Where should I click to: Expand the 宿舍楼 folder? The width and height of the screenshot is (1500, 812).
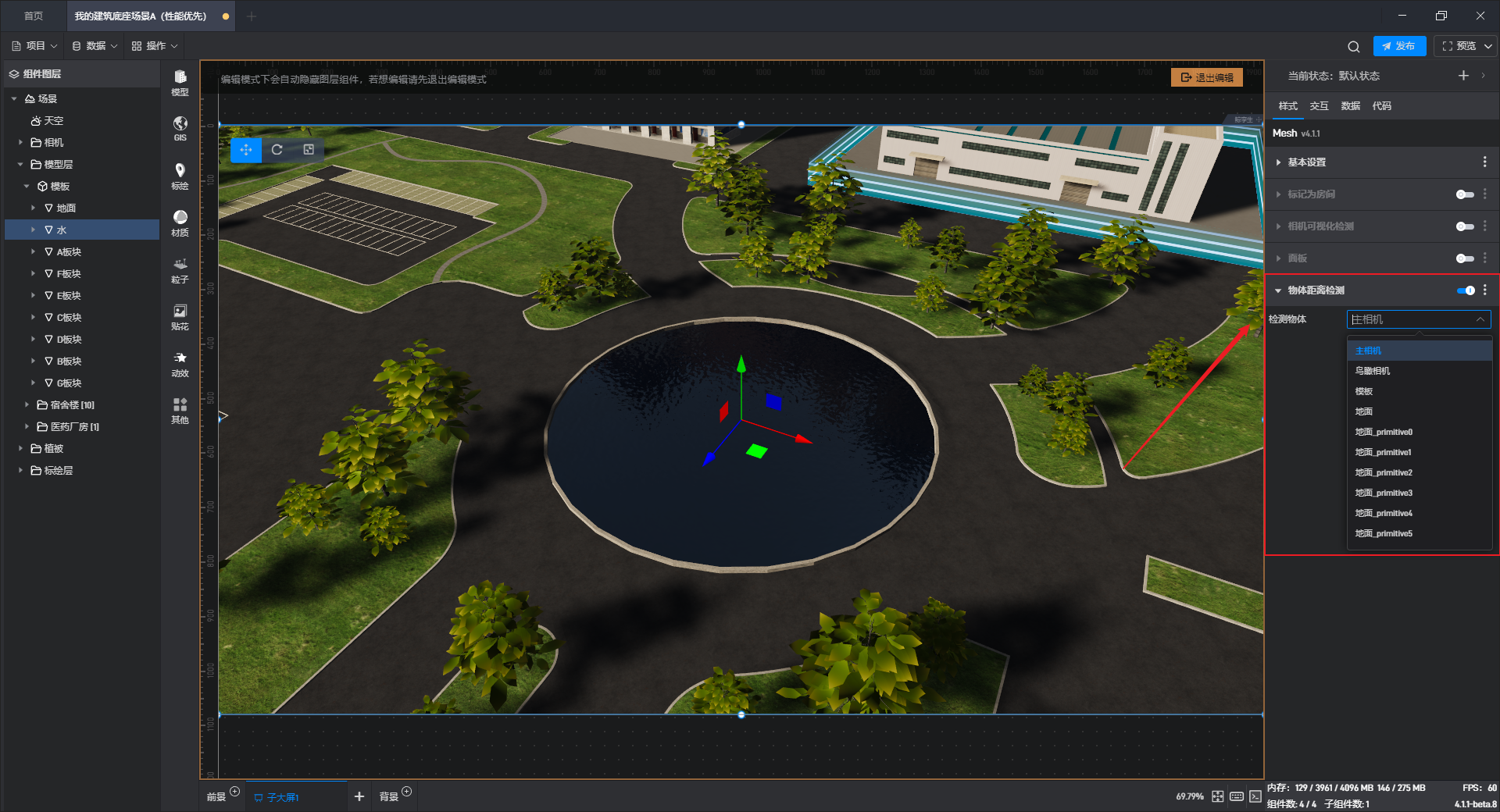27,405
